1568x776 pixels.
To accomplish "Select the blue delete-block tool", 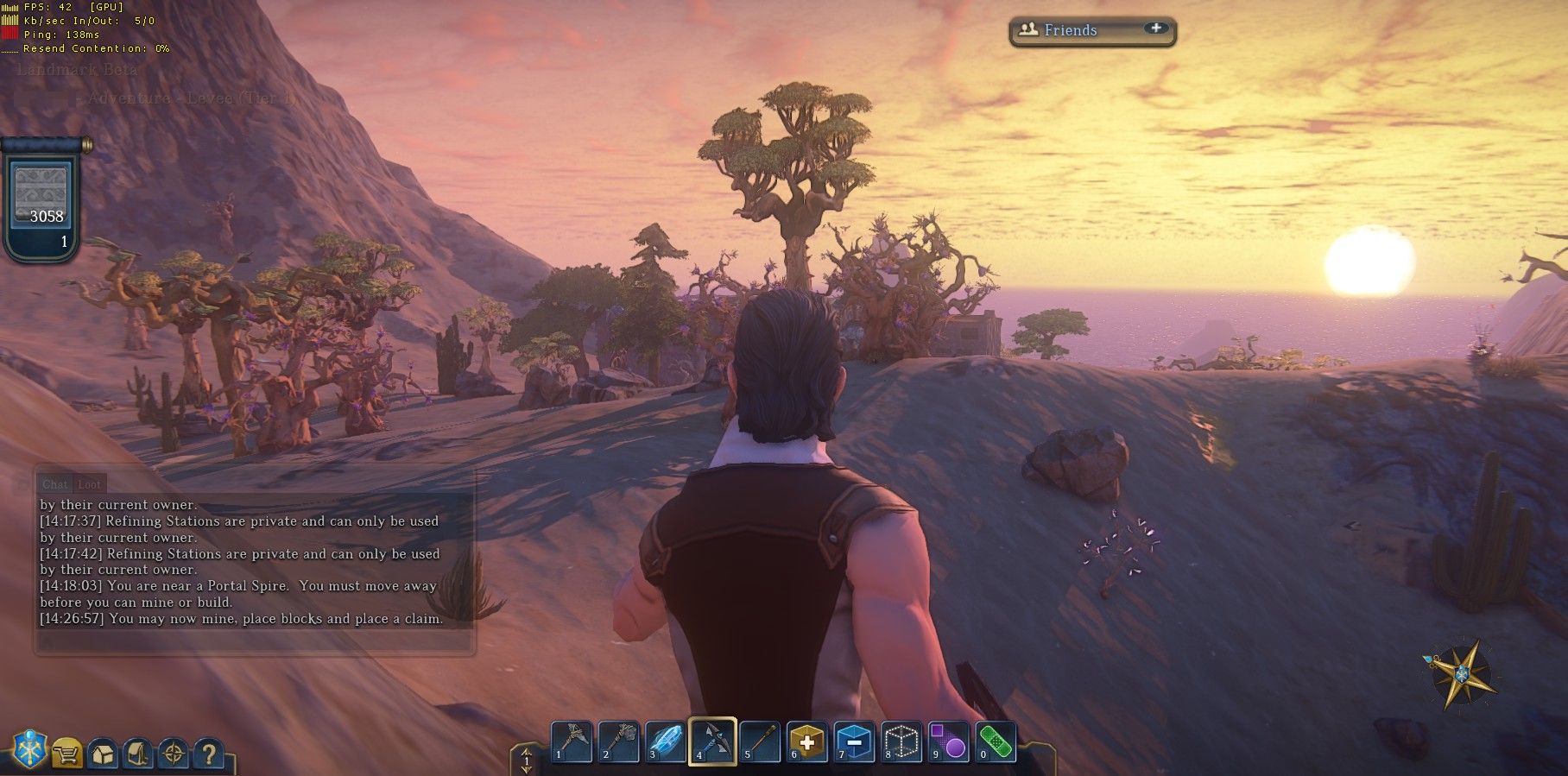I will tap(855, 741).
